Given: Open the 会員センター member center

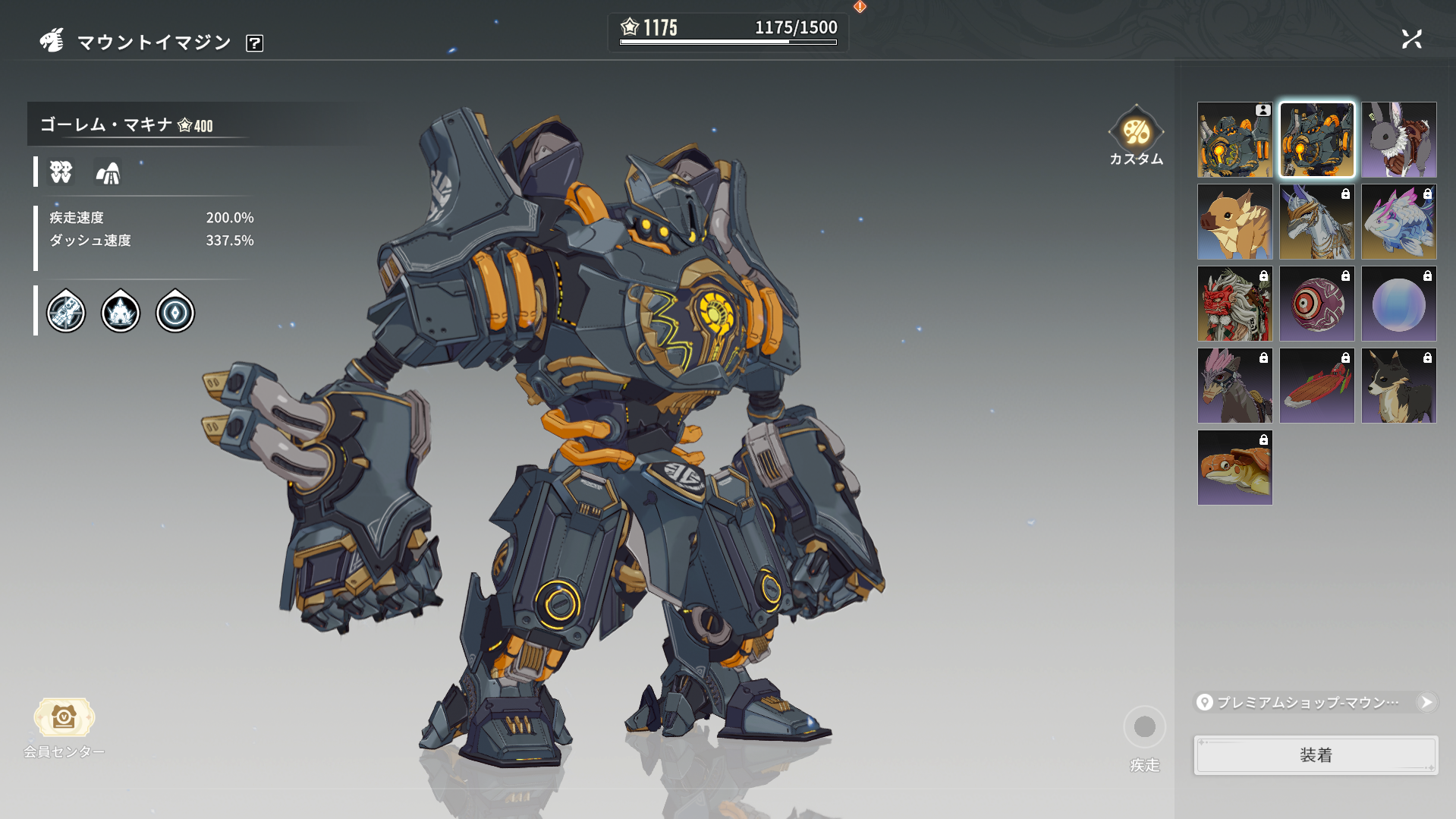Looking at the screenshot, I should [x=64, y=726].
